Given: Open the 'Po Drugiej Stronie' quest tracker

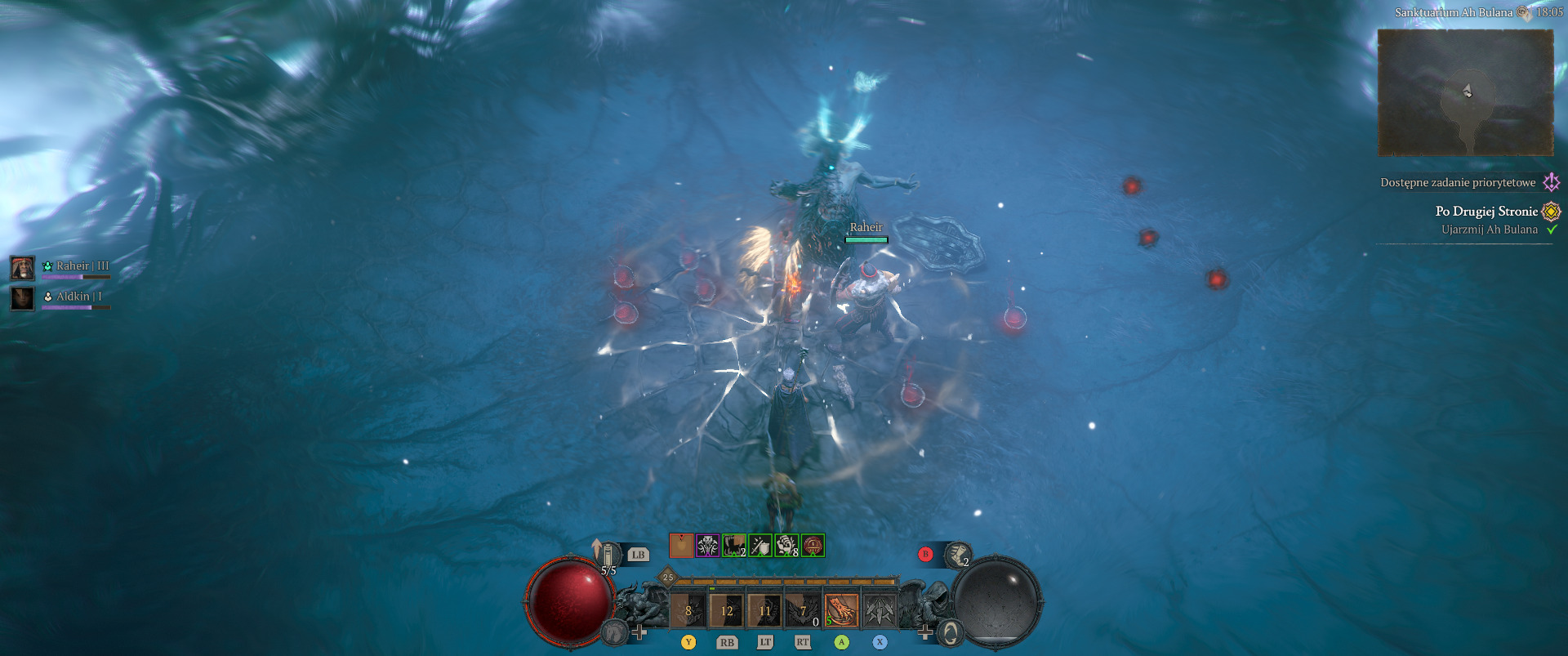Looking at the screenshot, I should [1486, 211].
